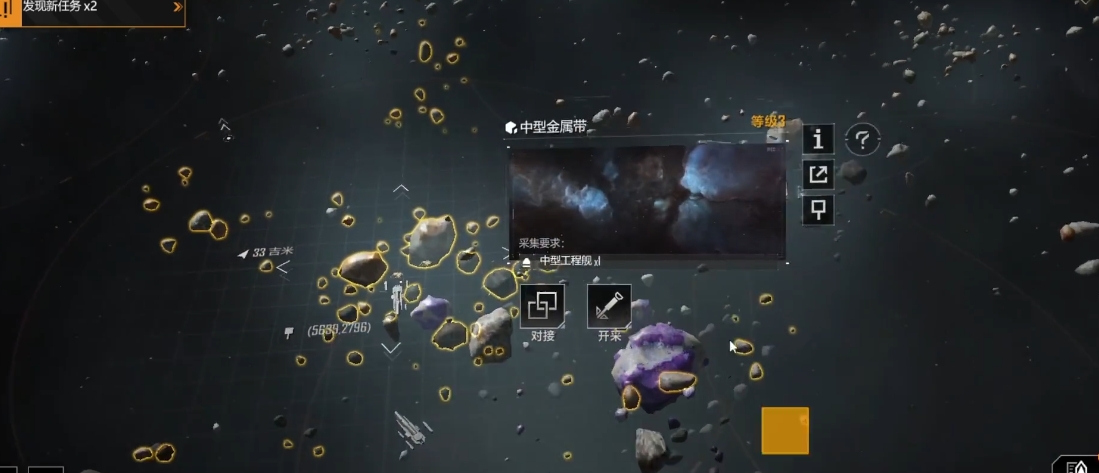Viewport: 1099px width, 473px height.
Task: Click the orange square button
Action: pos(785,431)
